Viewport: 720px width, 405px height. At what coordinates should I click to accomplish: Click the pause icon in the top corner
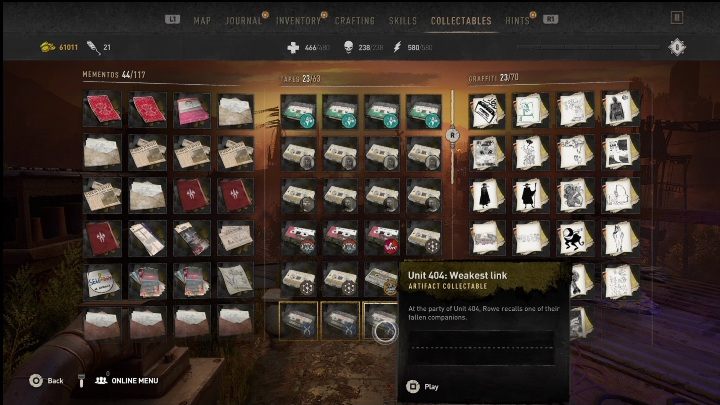pyautogui.click(x=677, y=17)
